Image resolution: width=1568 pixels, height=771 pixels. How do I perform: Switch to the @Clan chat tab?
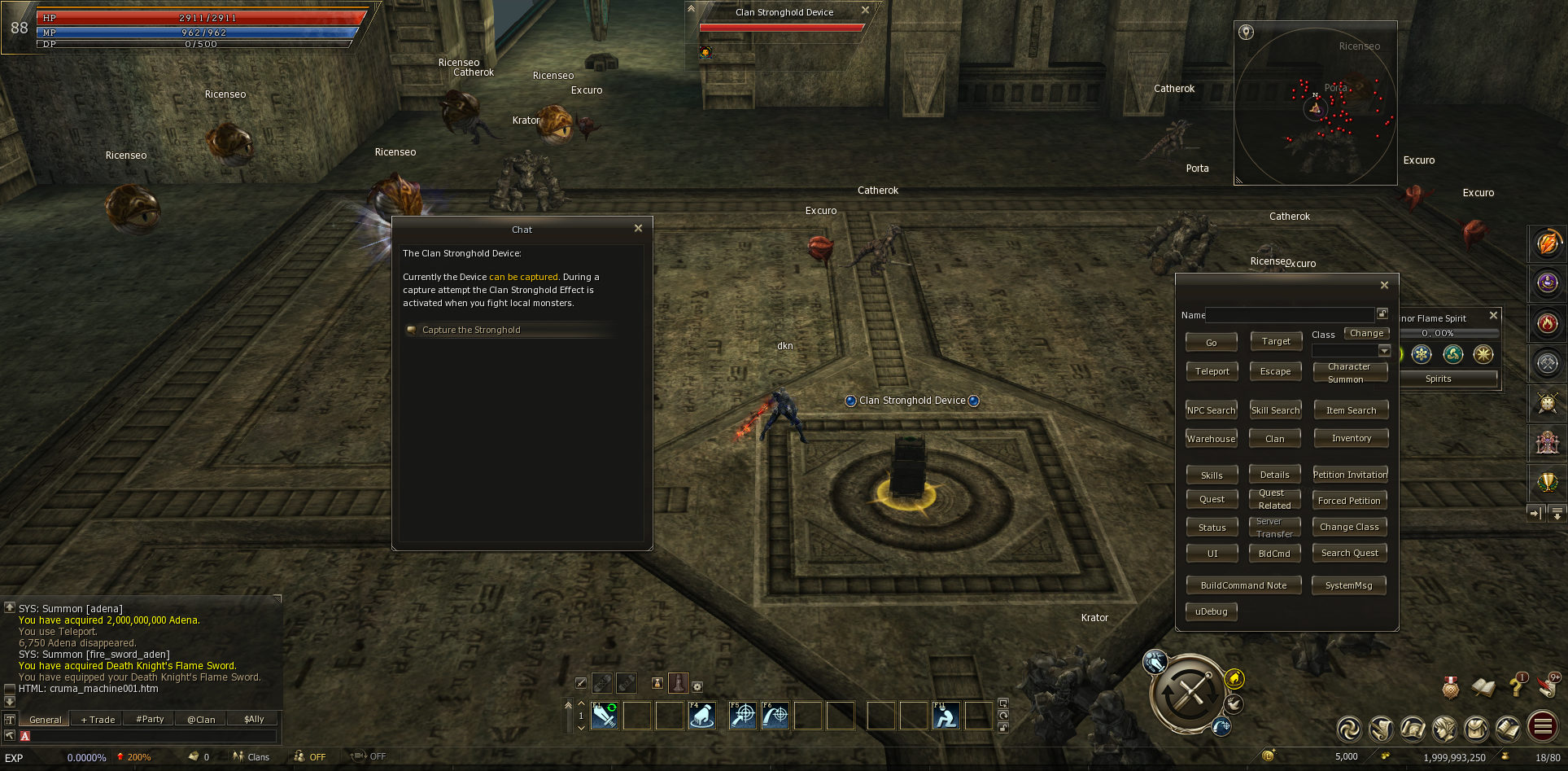[x=201, y=720]
